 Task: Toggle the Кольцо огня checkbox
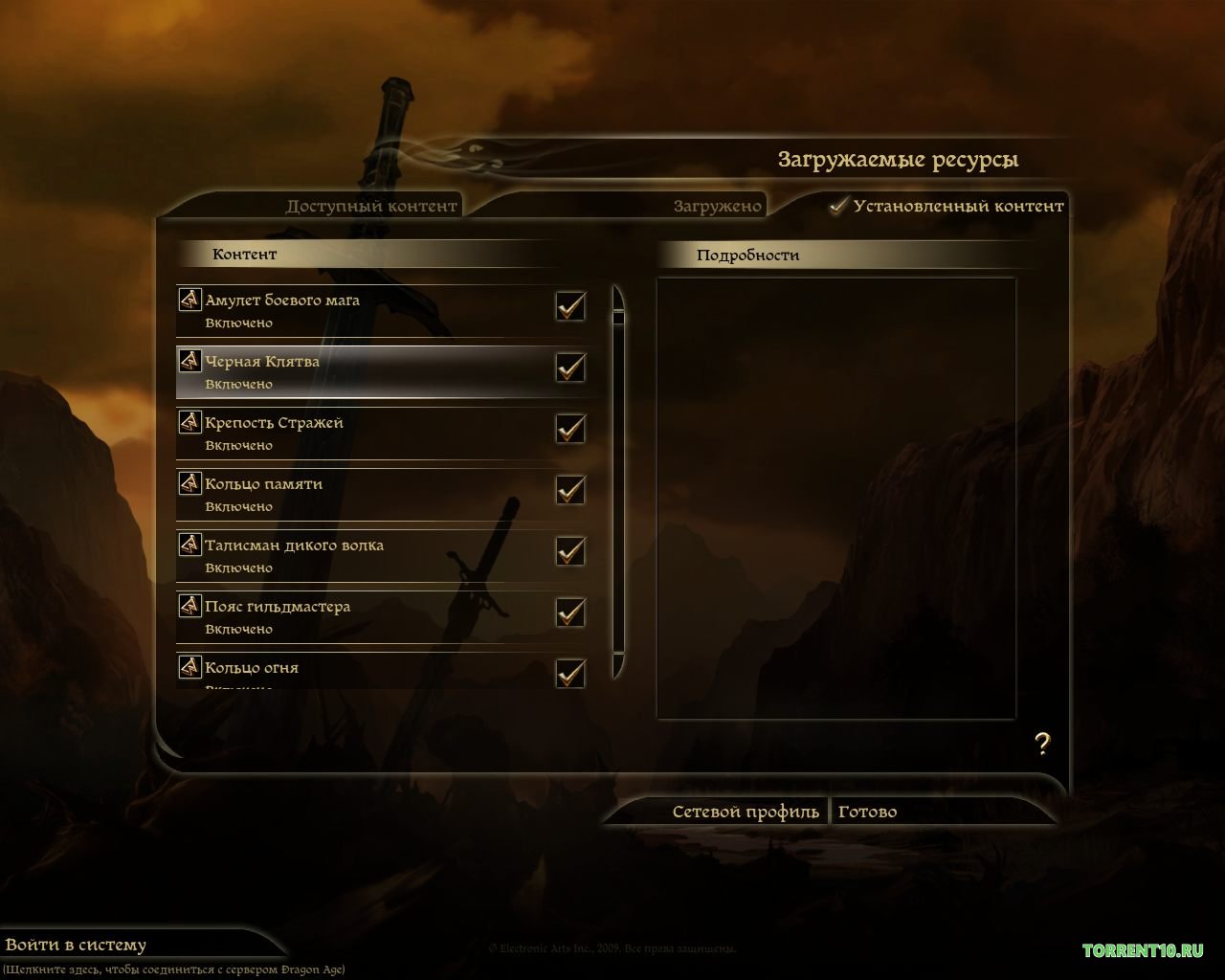pos(570,673)
